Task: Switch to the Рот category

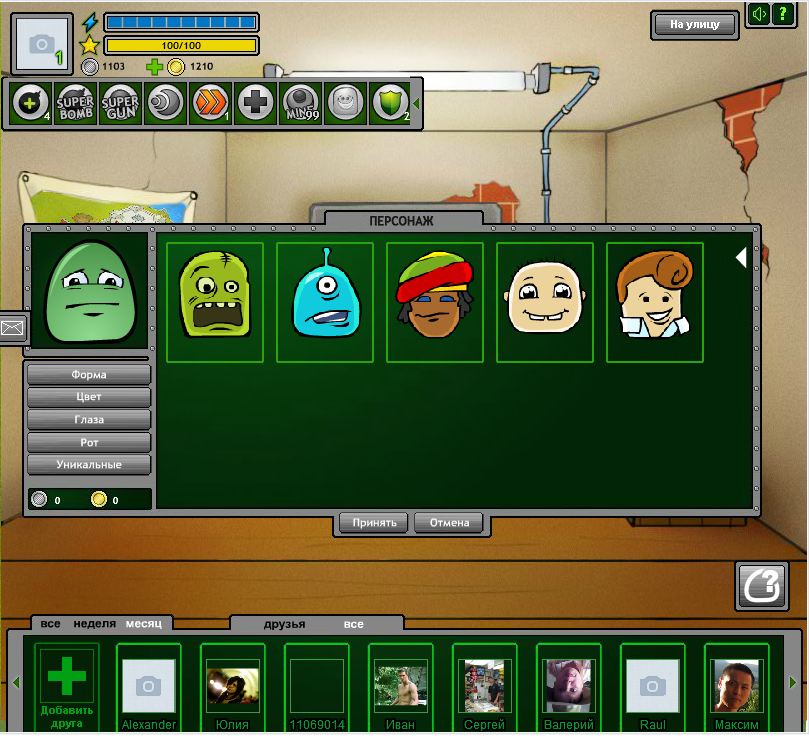Action: (x=89, y=442)
